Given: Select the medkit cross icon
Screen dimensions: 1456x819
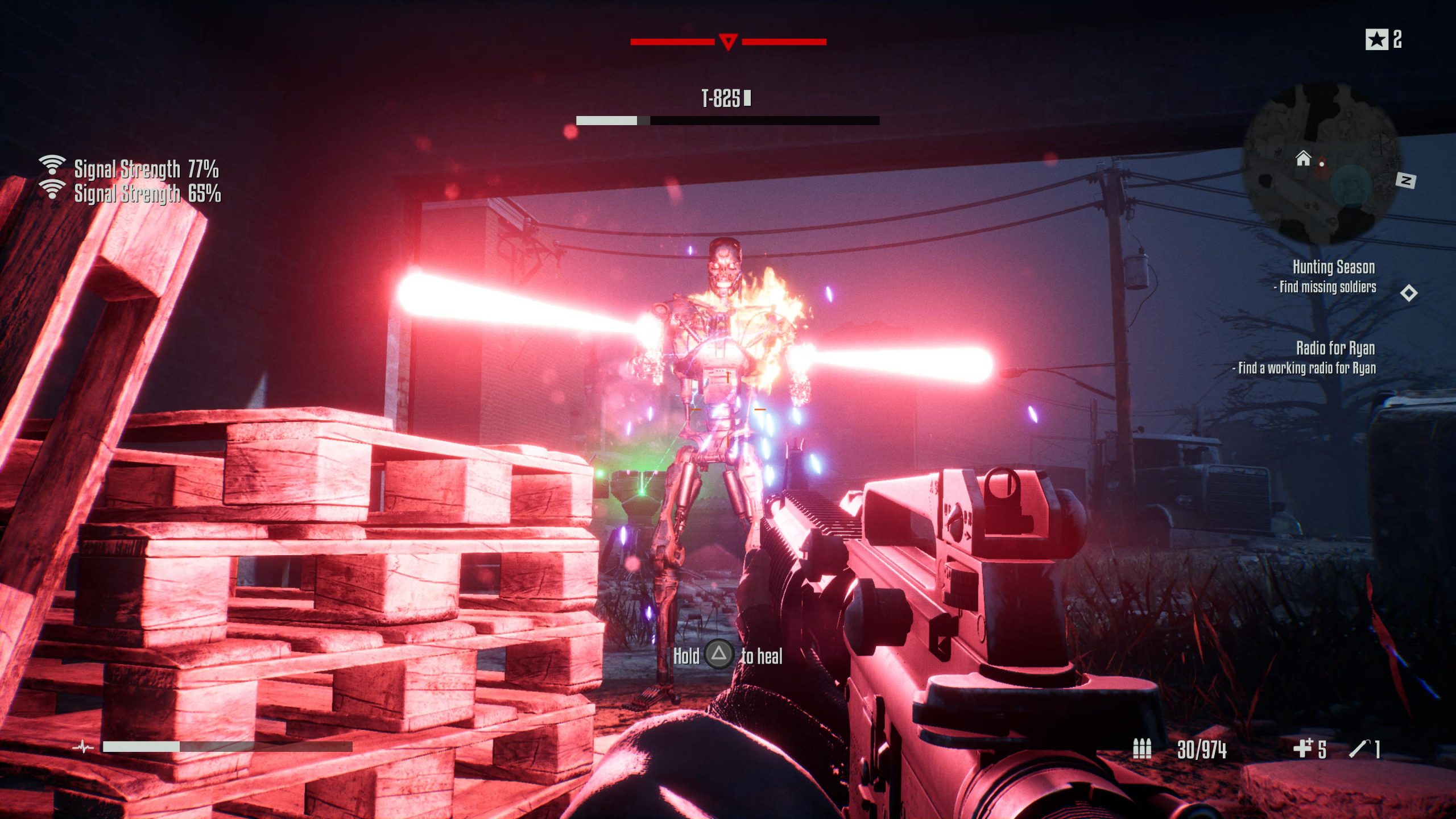Looking at the screenshot, I should 1302,748.
